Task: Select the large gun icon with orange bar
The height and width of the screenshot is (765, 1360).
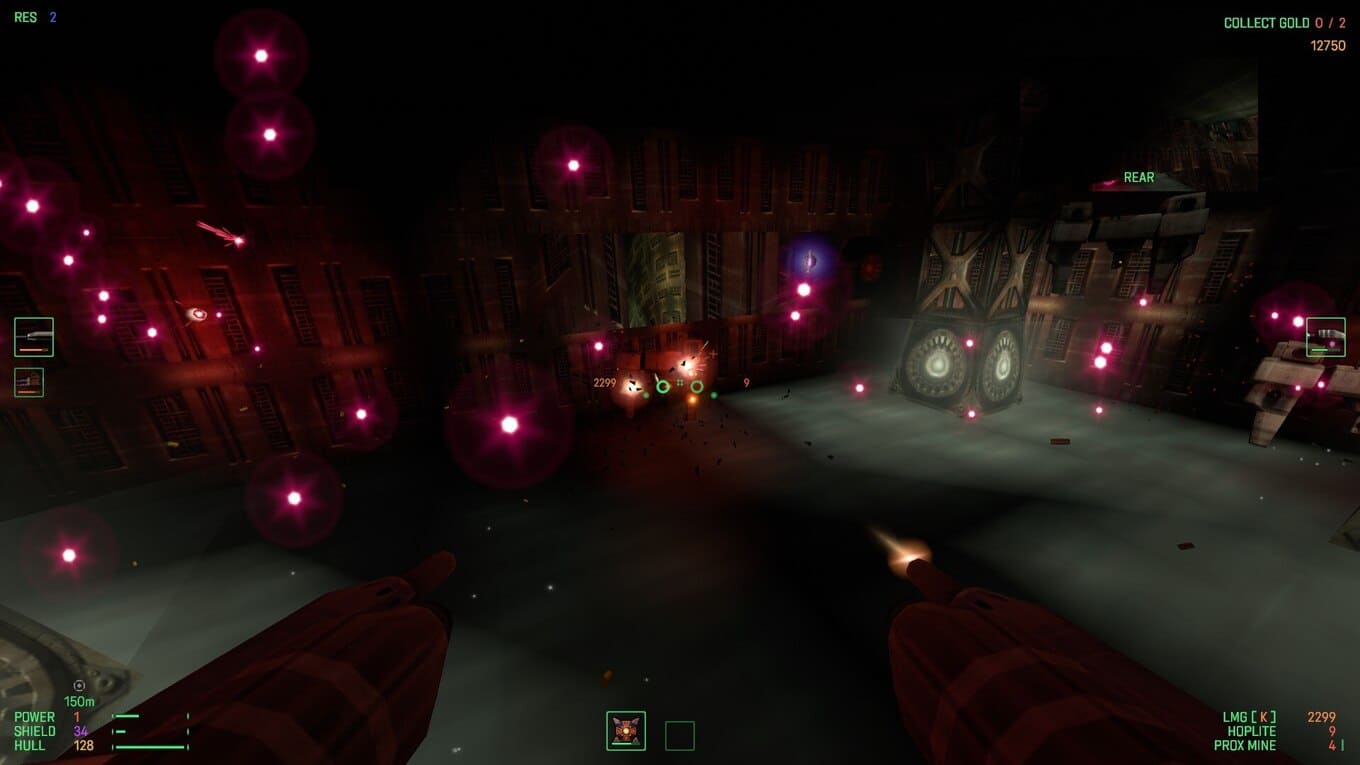Action: tap(34, 337)
